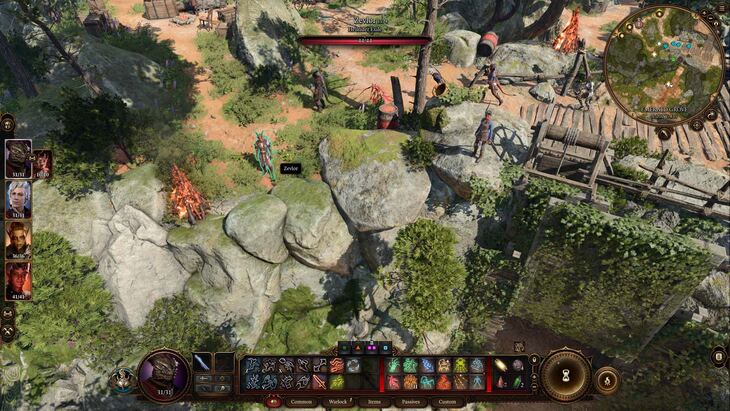Screen dimensions: 730x411
Task: Open the large character portrait beside the hotbar
Action: tap(163, 374)
